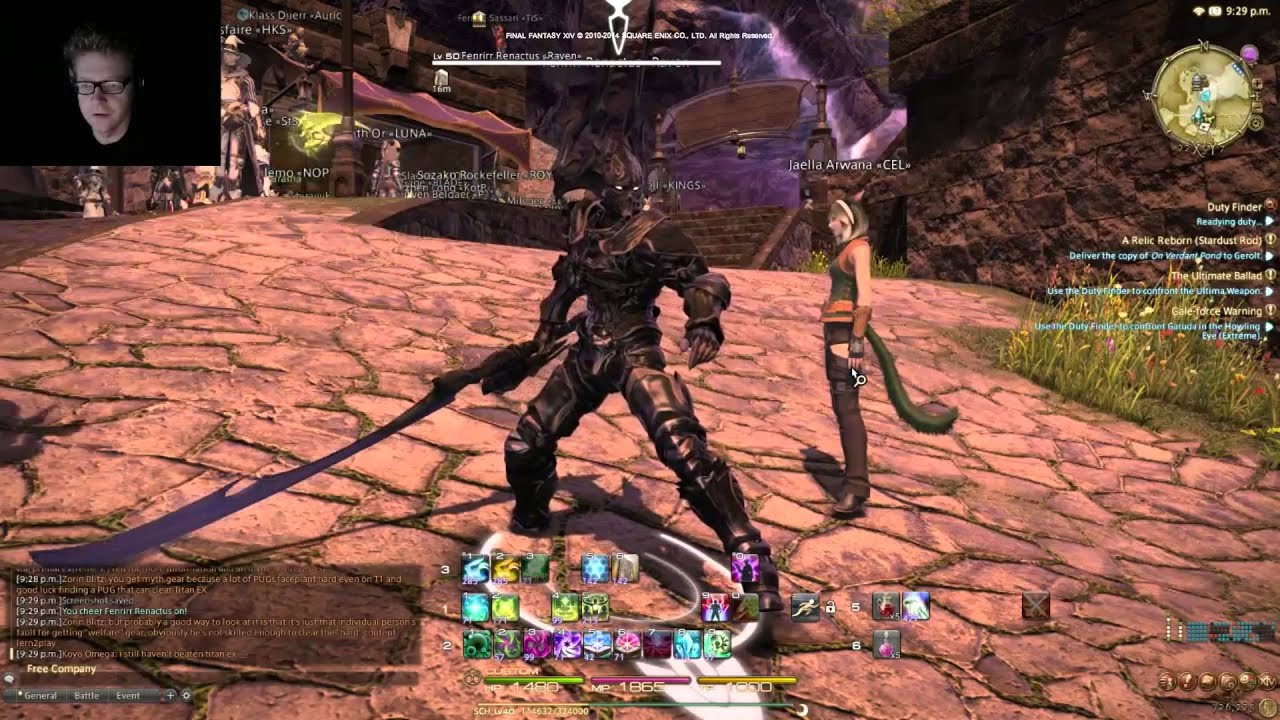Toggle the hotbar padlock icon
Image resolution: width=1280 pixels, height=720 pixels.
click(829, 607)
